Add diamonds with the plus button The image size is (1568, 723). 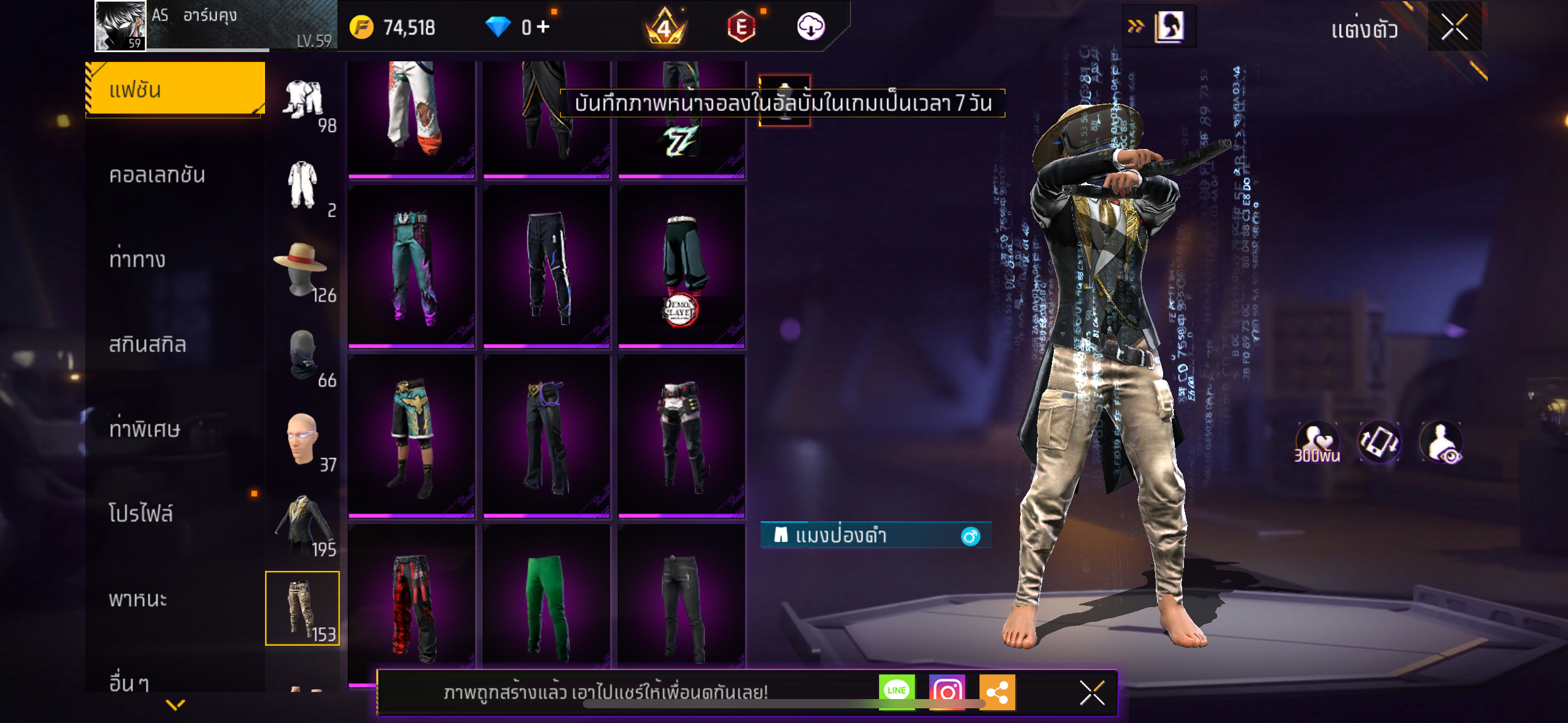pos(543,27)
